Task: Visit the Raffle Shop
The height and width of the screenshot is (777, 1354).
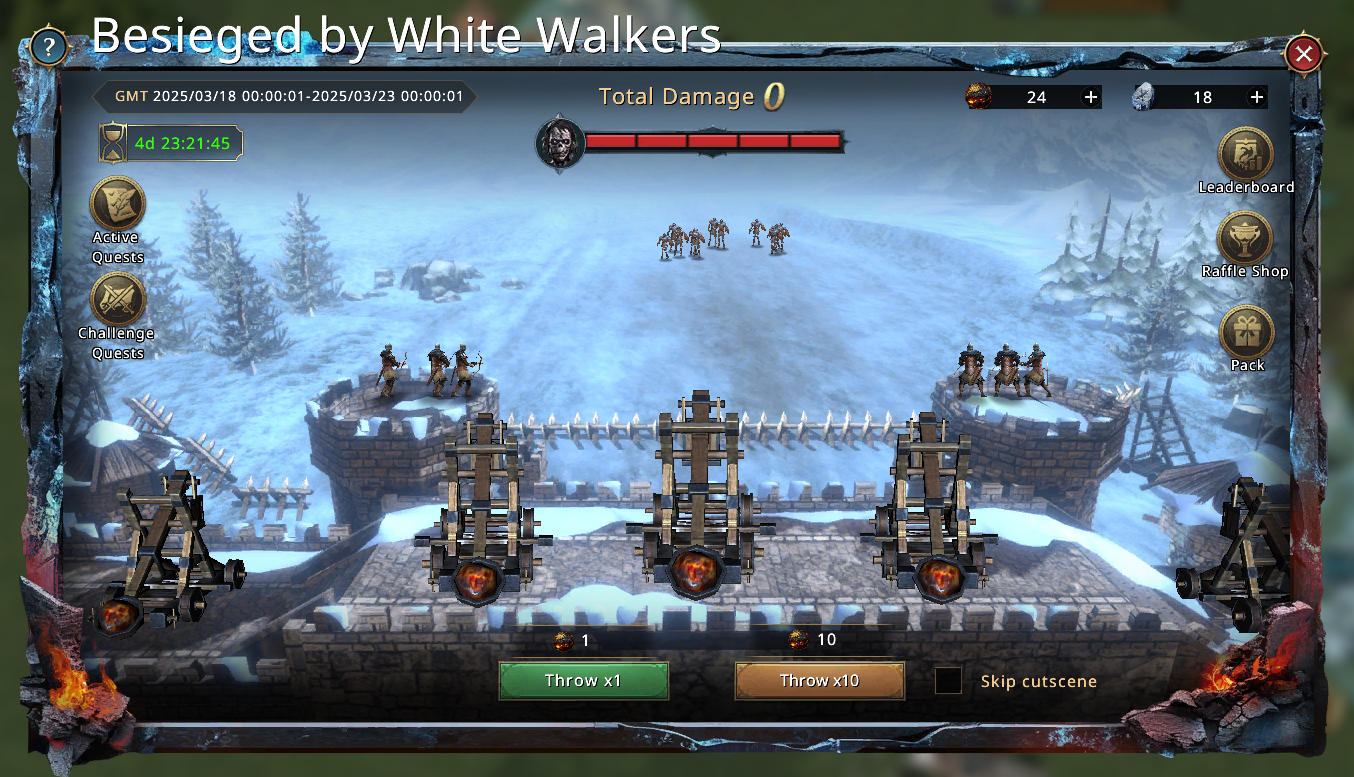Action: coord(1245,240)
